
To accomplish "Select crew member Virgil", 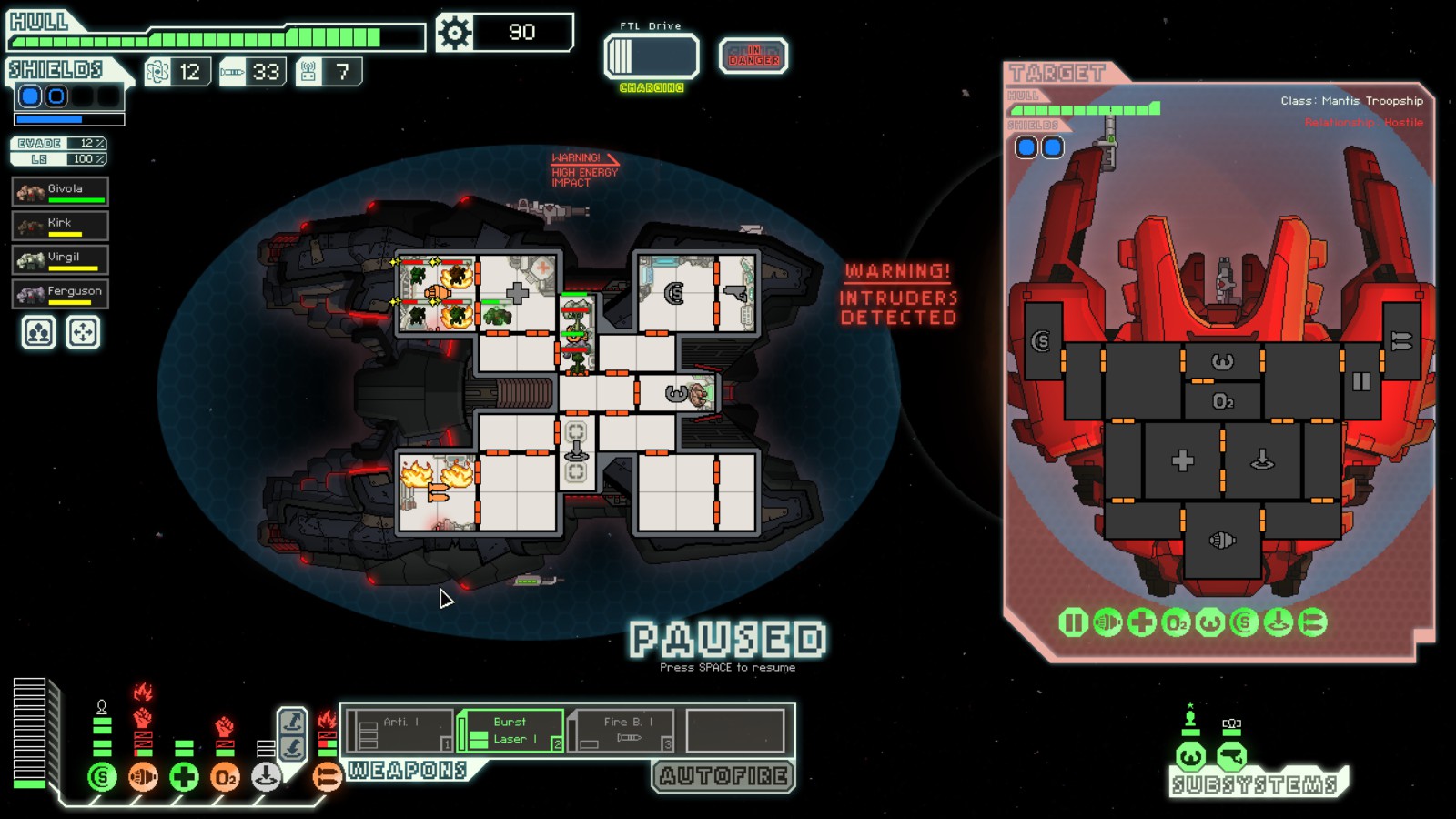I will [x=60, y=260].
